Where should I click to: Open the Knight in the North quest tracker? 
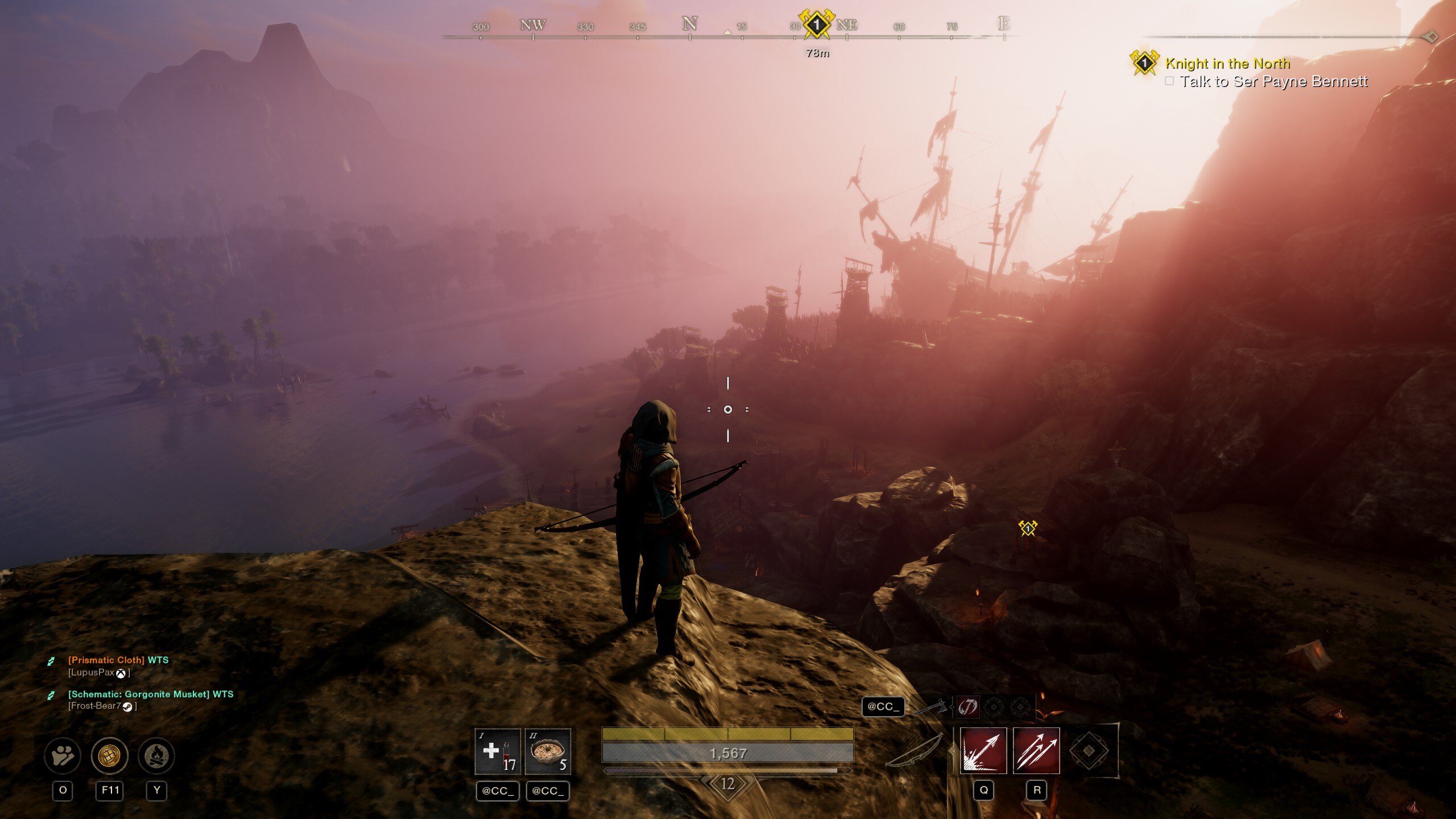tap(1227, 63)
